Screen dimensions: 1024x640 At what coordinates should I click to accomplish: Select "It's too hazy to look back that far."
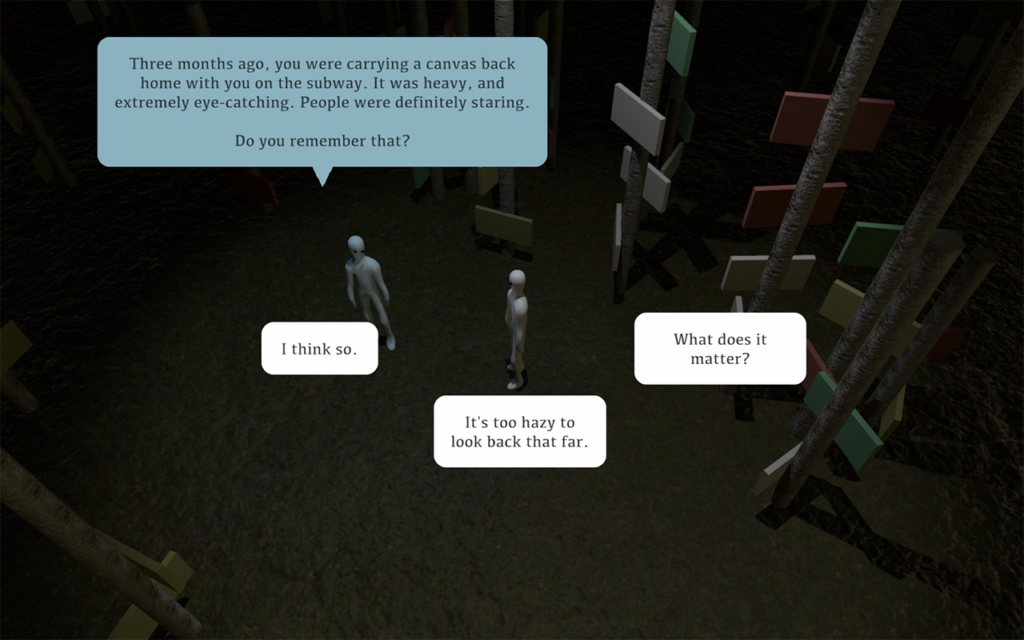coord(519,431)
